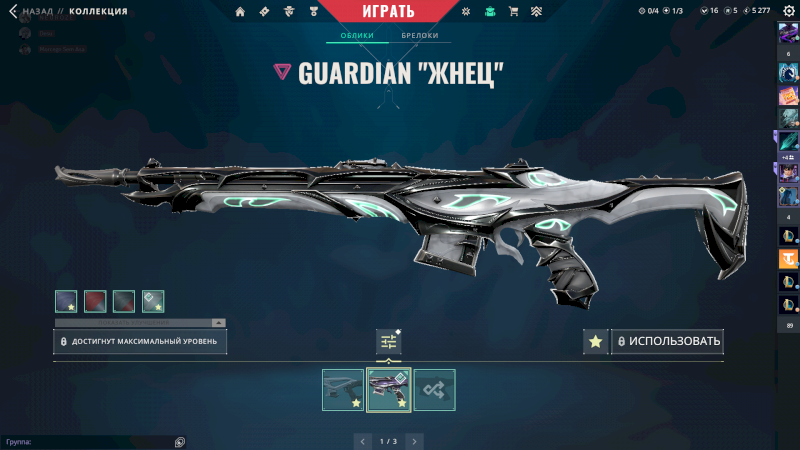The height and width of the screenshot is (450, 800).
Task: Go back with the НАЗАД button
Action: click(x=36, y=11)
